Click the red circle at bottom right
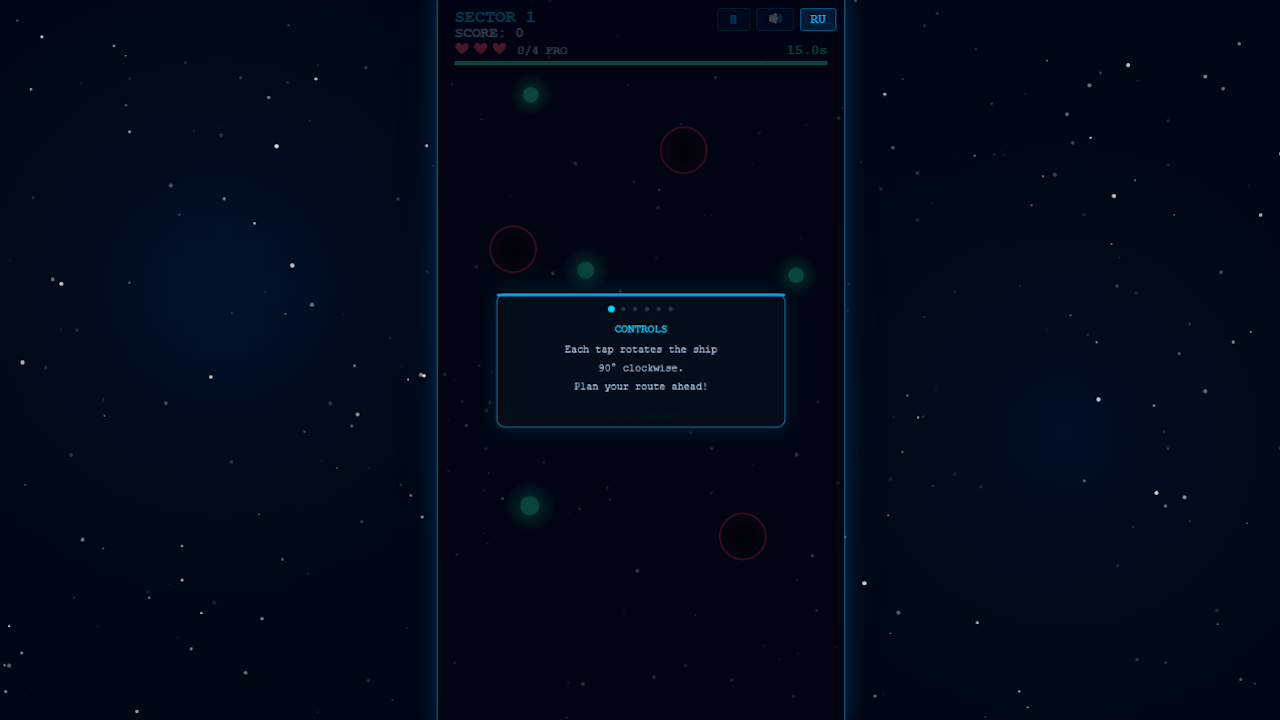 click(743, 536)
